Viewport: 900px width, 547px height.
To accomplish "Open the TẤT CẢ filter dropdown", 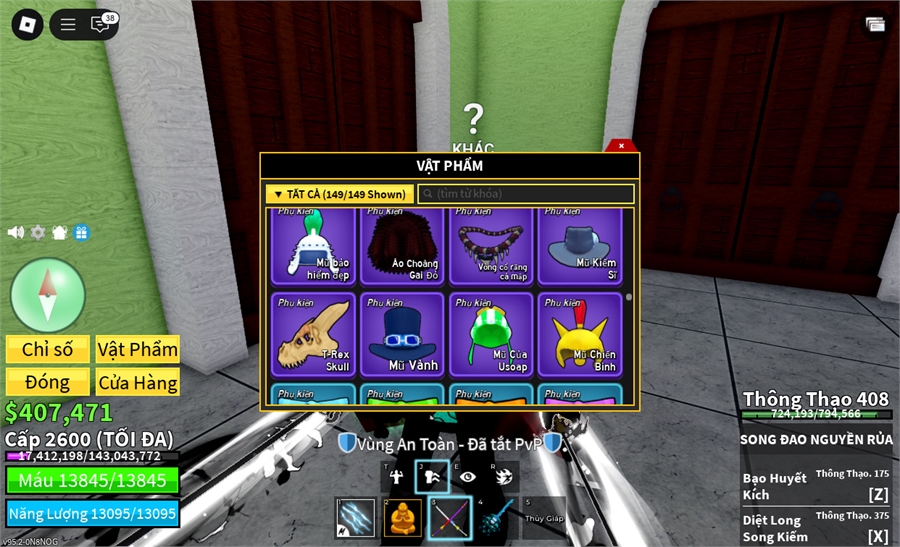I will tap(338, 194).
